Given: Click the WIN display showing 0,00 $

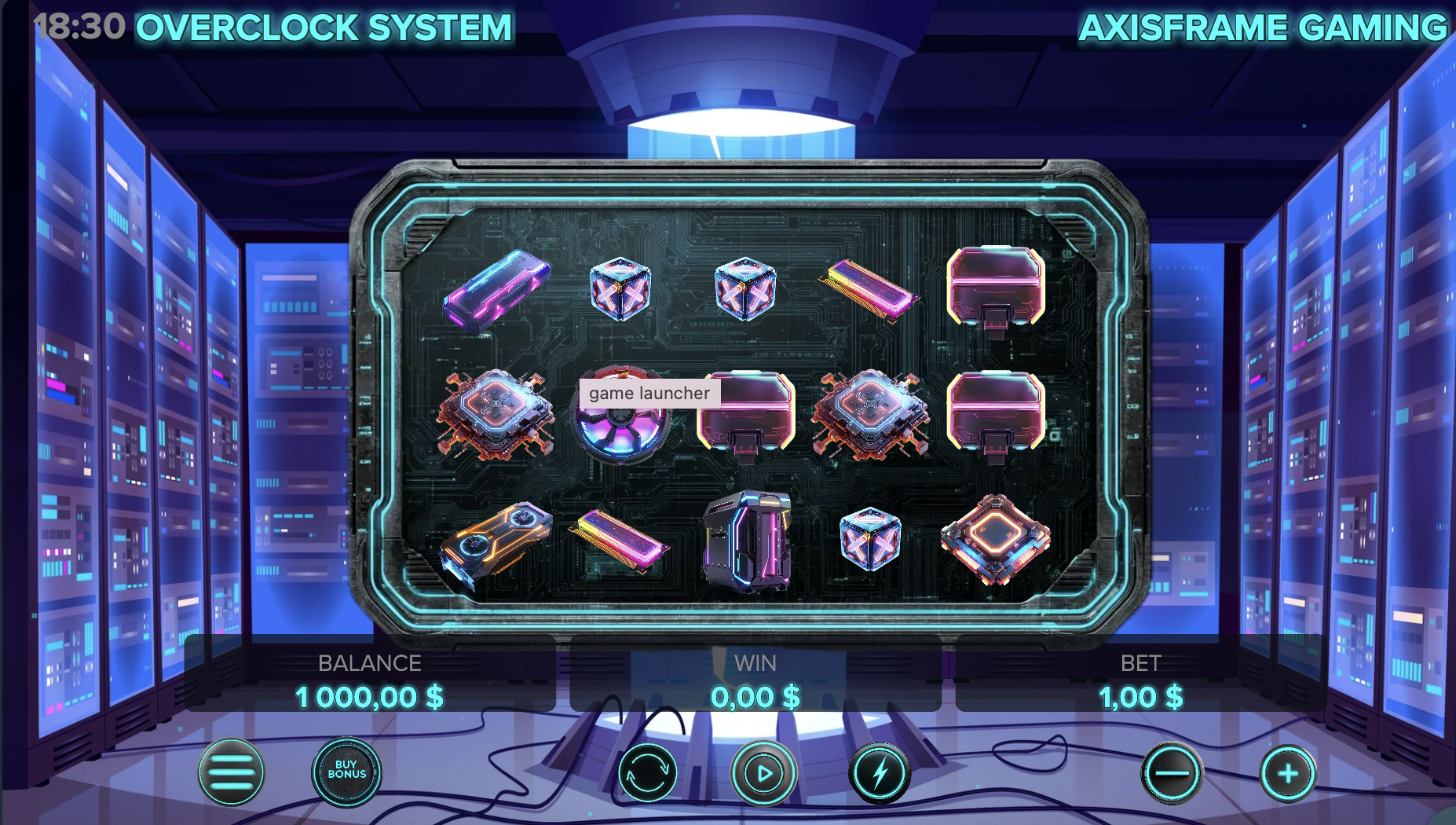Looking at the screenshot, I should (755, 696).
